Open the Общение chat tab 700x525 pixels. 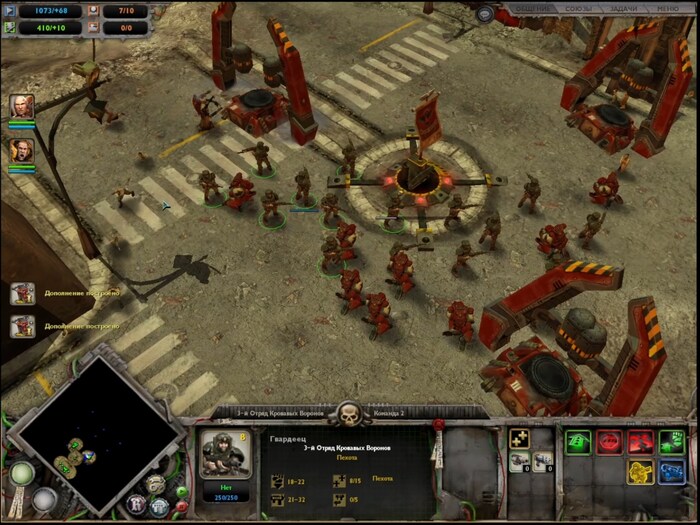pos(530,9)
